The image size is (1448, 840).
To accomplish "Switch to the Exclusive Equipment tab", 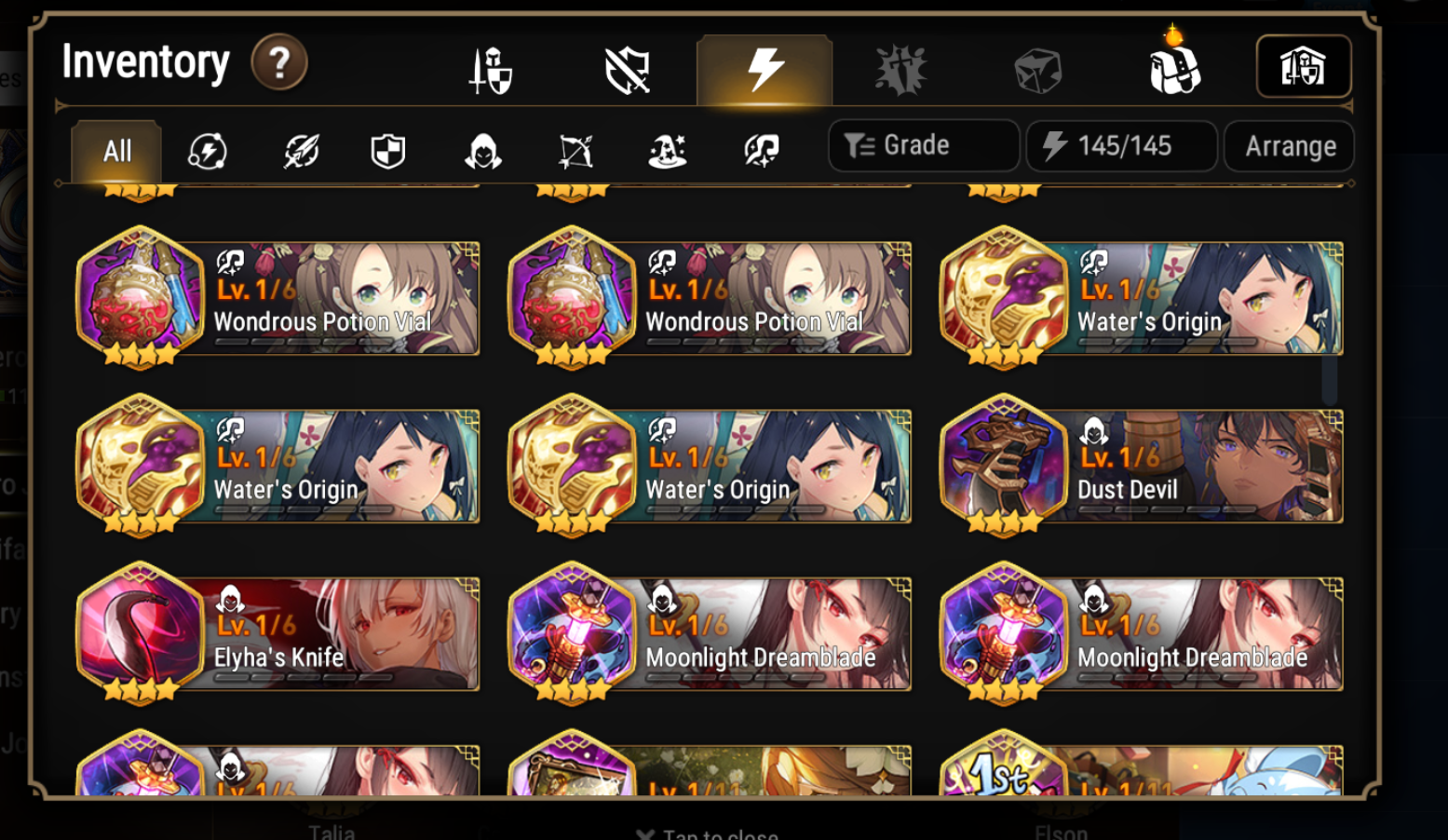I will pyautogui.click(x=625, y=68).
